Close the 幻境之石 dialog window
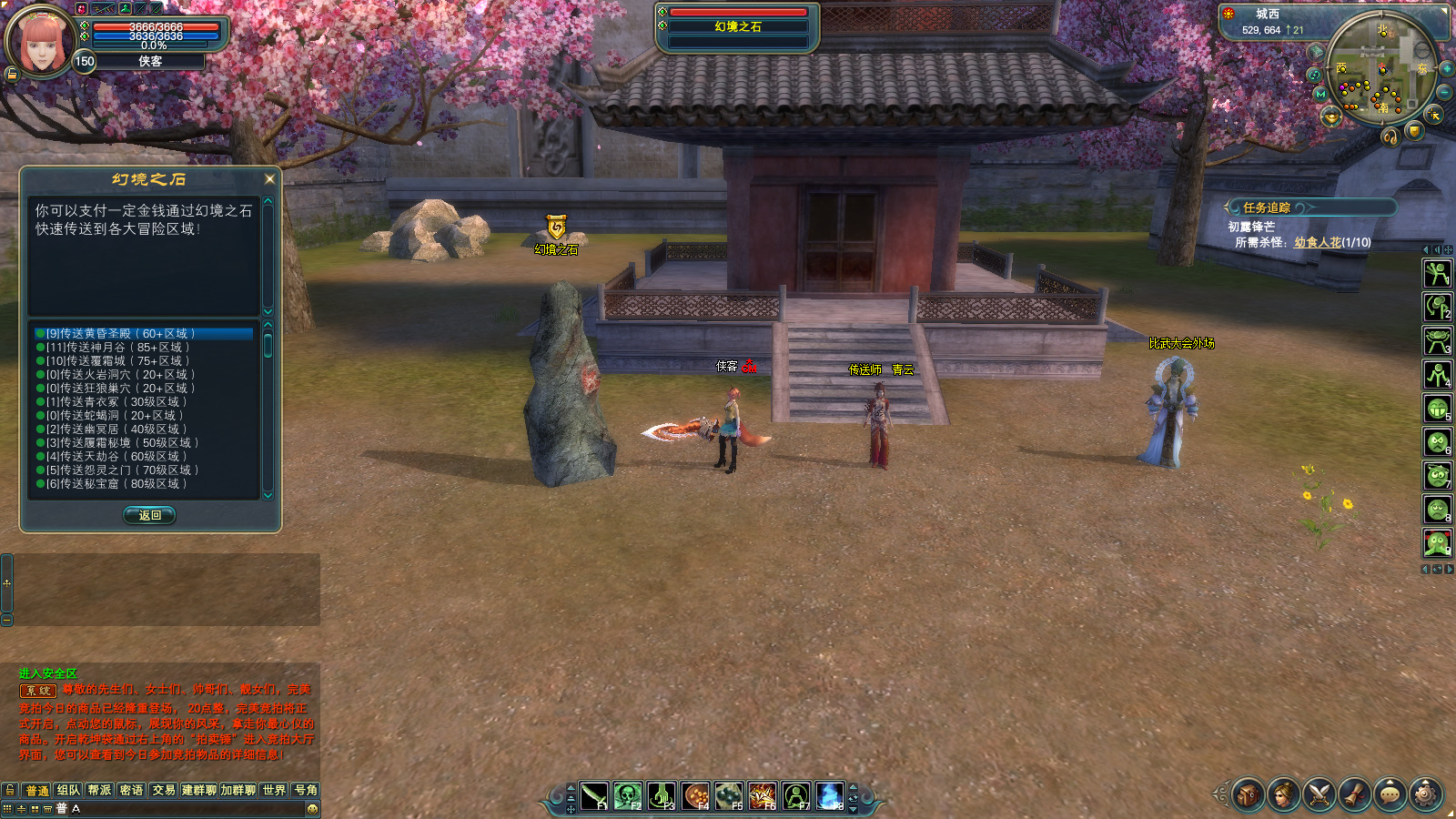The image size is (1456, 819). (x=269, y=179)
